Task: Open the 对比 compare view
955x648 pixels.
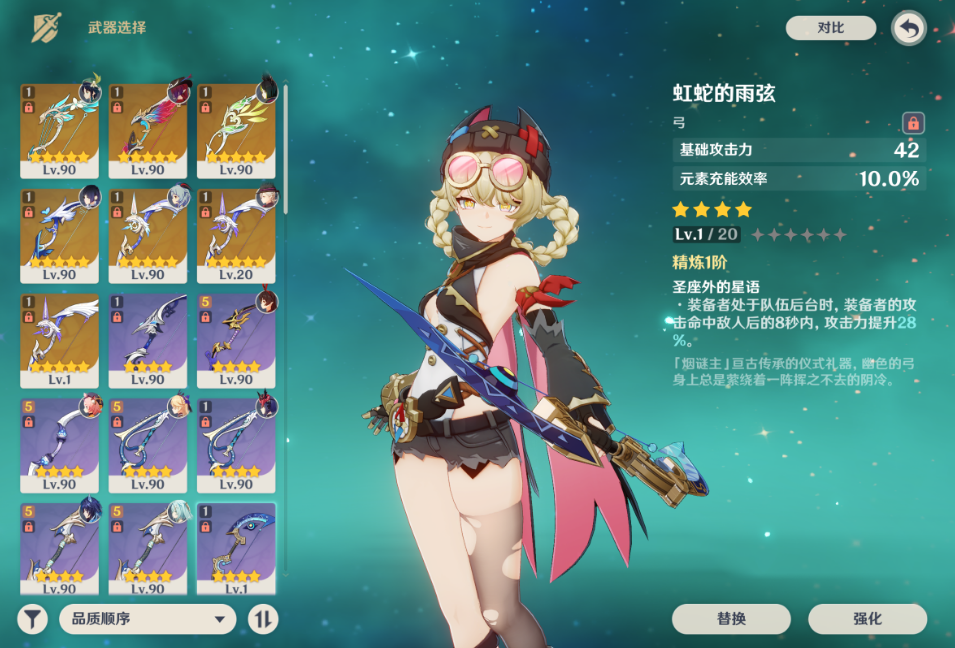Action: (830, 28)
